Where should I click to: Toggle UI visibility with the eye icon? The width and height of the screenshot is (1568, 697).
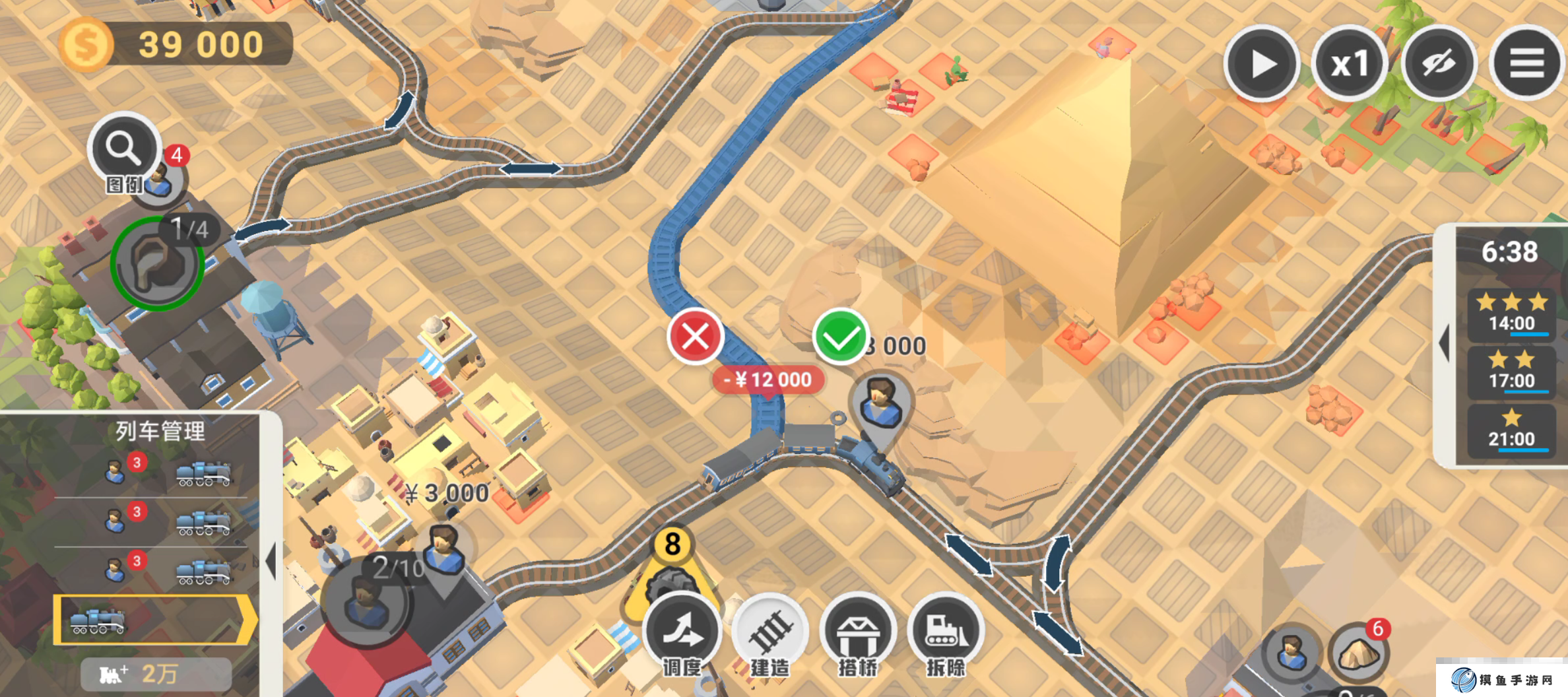(1439, 63)
